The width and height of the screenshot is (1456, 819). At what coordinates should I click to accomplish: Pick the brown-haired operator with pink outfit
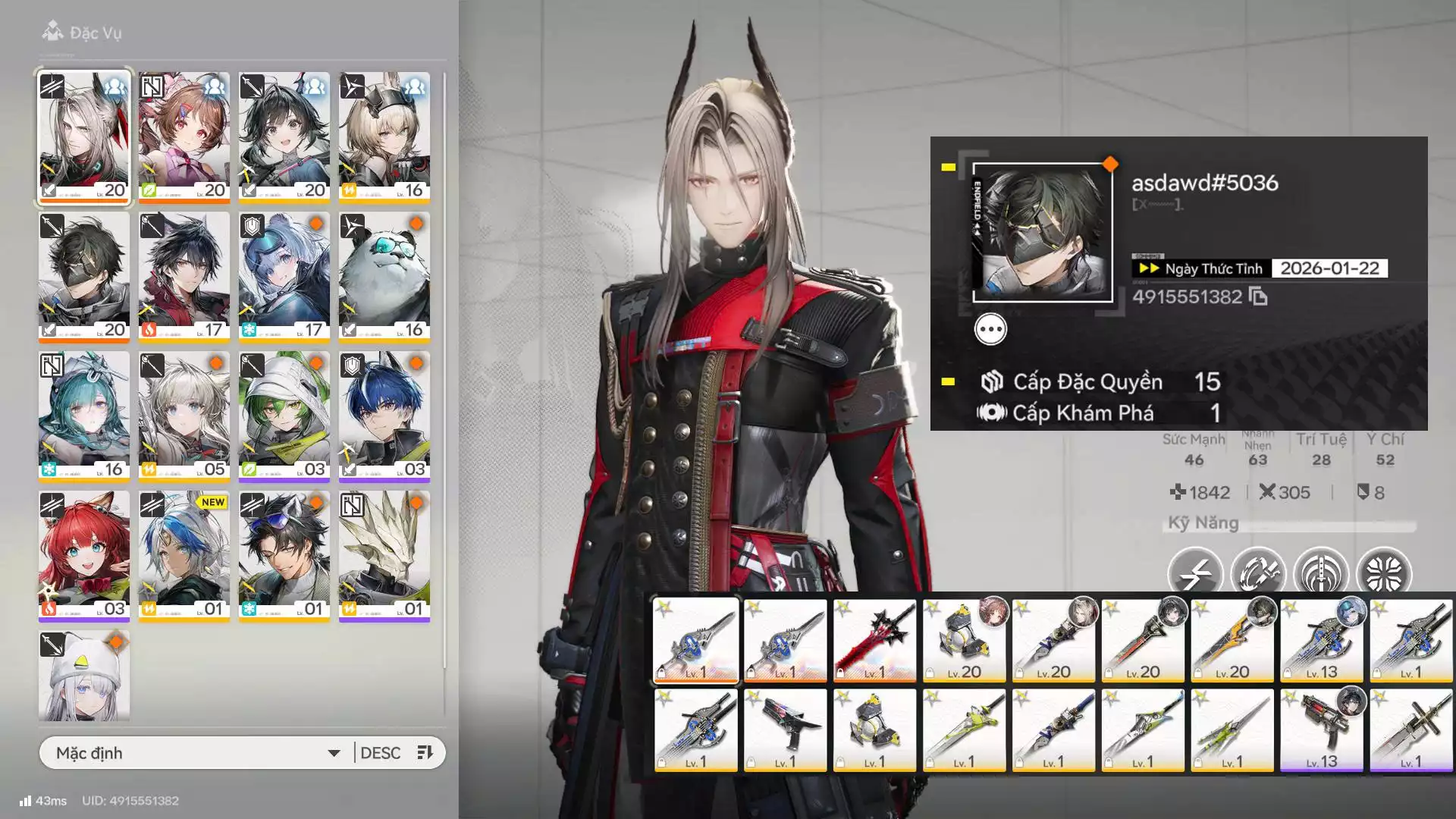(x=184, y=136)
